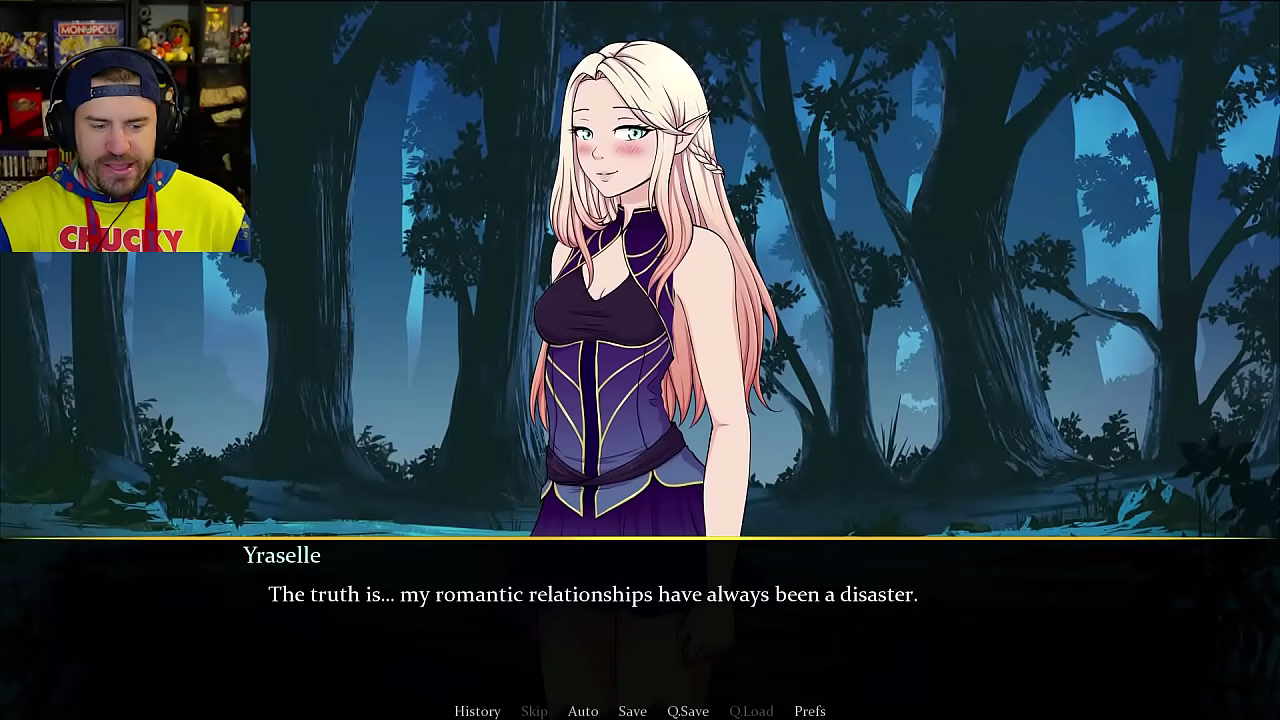Quick save with Q.Save

pos(688,711)
